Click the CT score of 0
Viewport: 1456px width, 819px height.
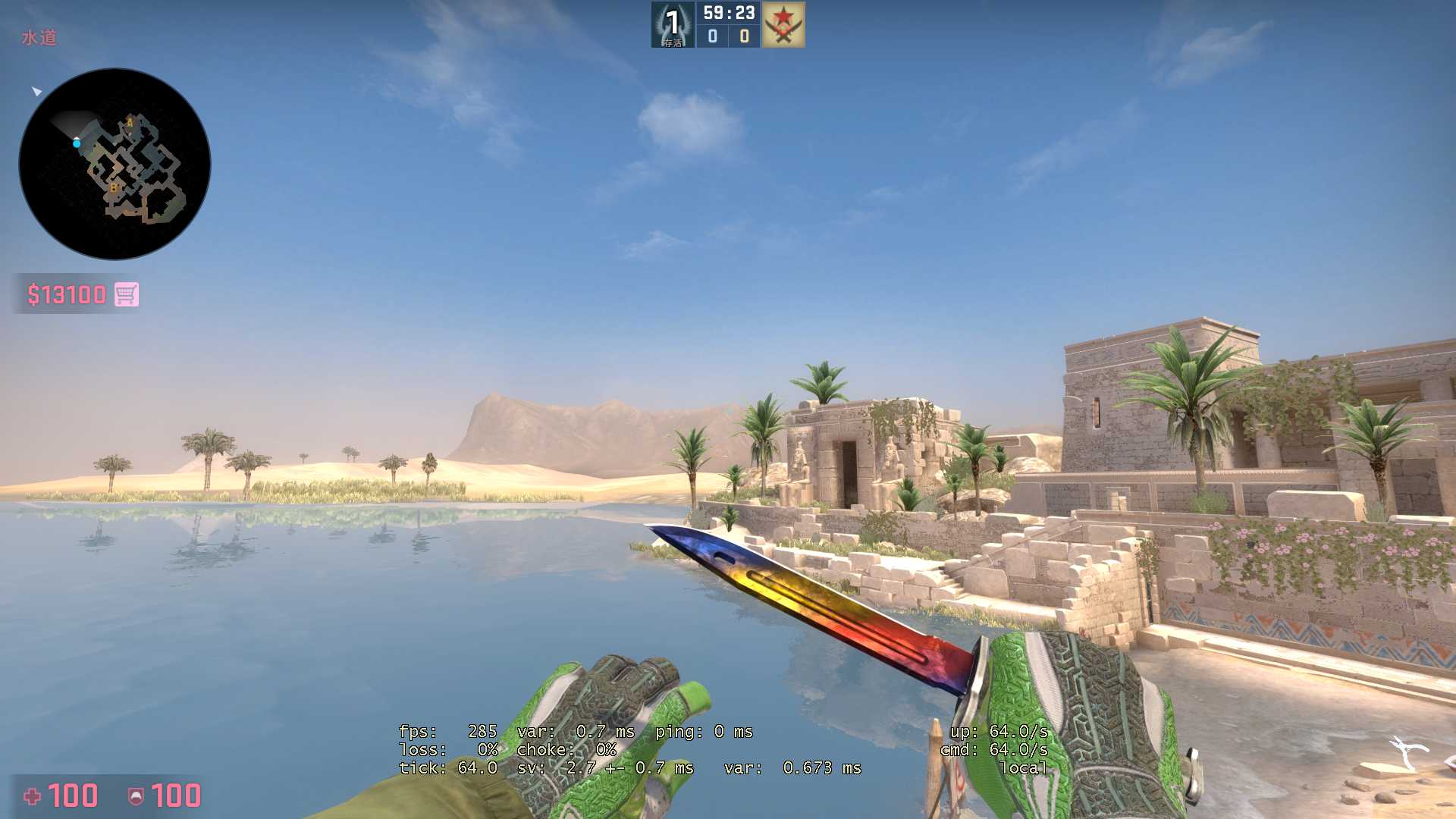click(x=712, y=36)
